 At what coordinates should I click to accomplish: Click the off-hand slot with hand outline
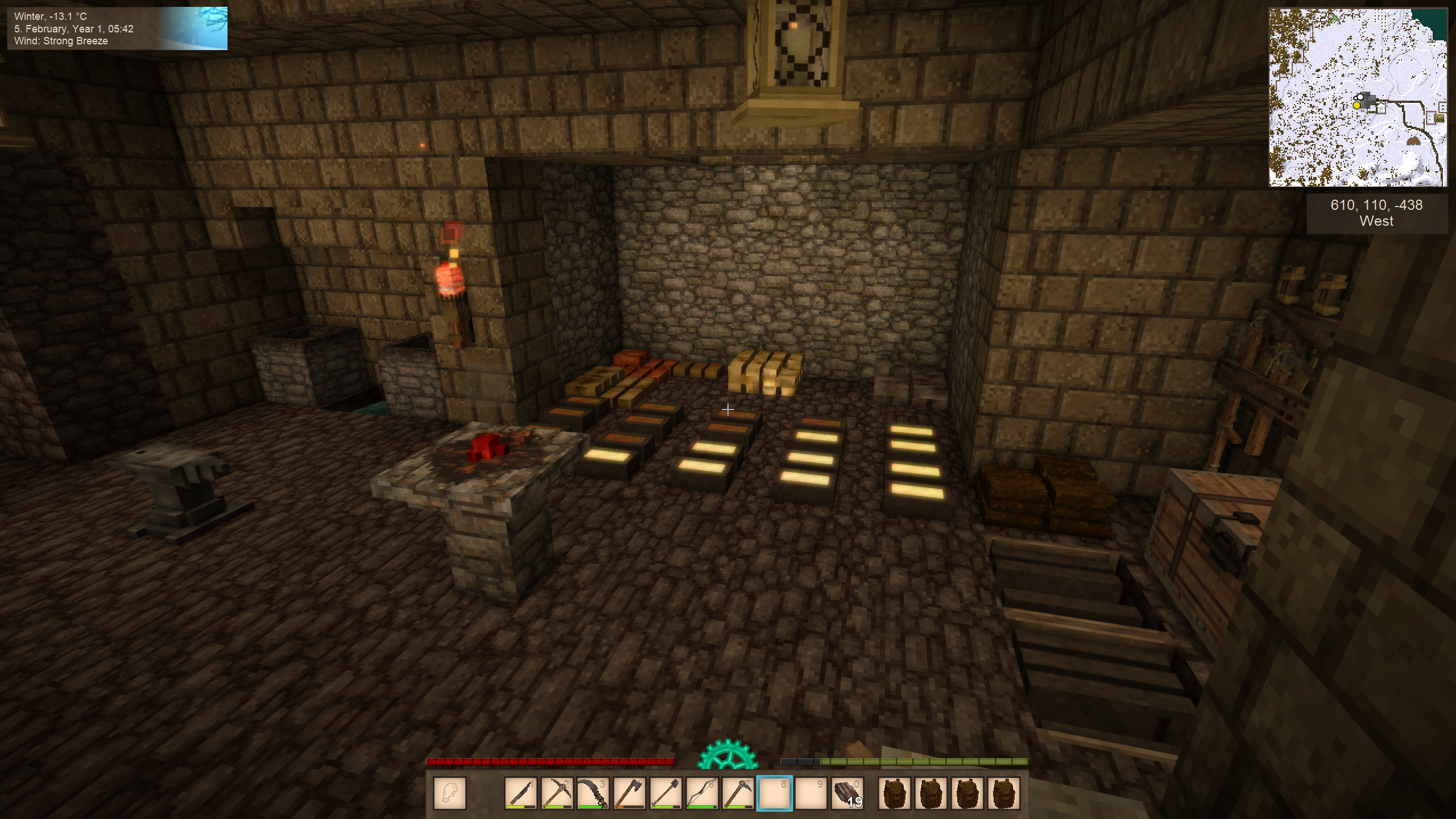450,793
